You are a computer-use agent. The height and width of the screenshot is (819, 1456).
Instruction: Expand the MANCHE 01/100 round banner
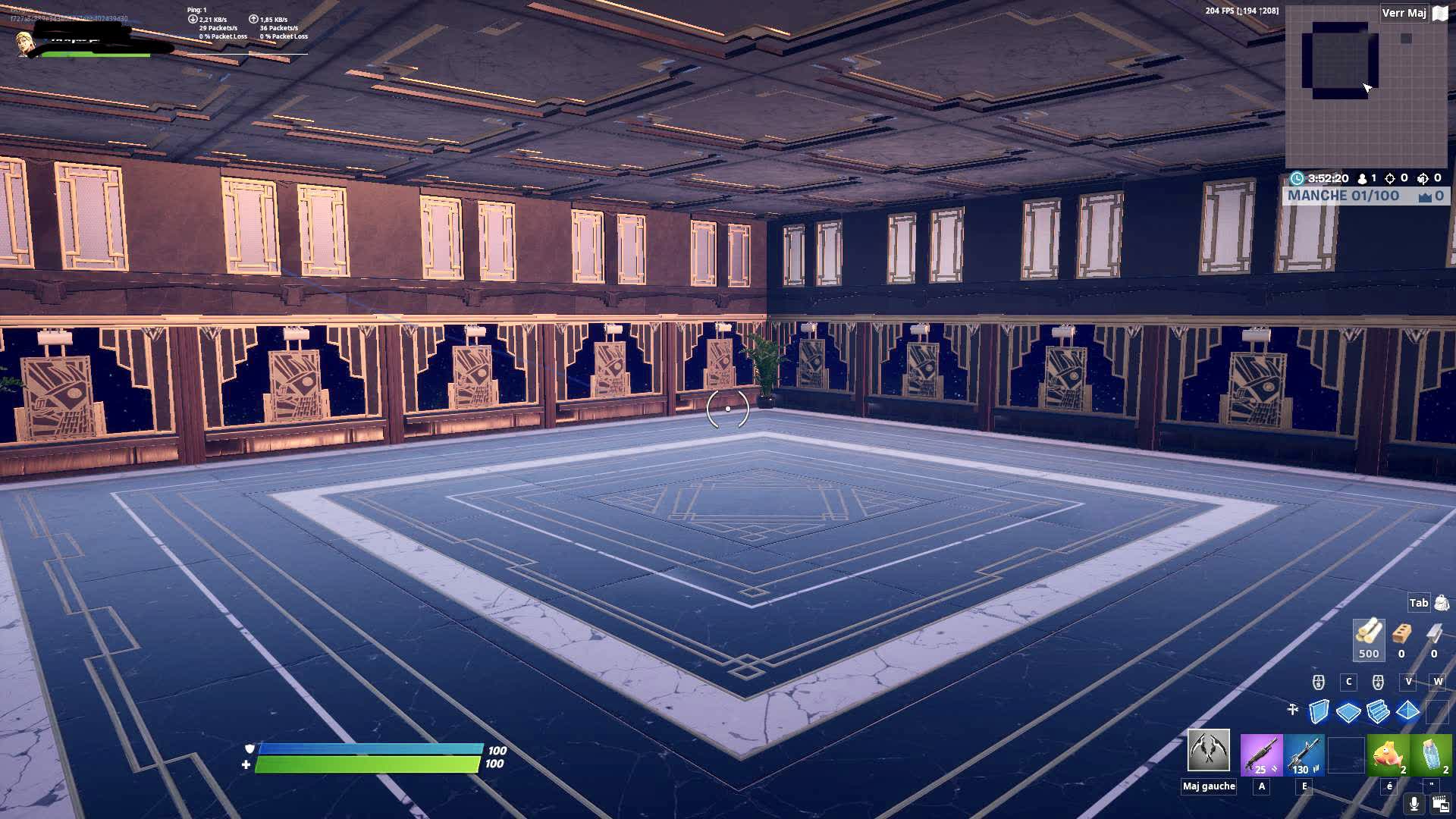[1357, 196]
